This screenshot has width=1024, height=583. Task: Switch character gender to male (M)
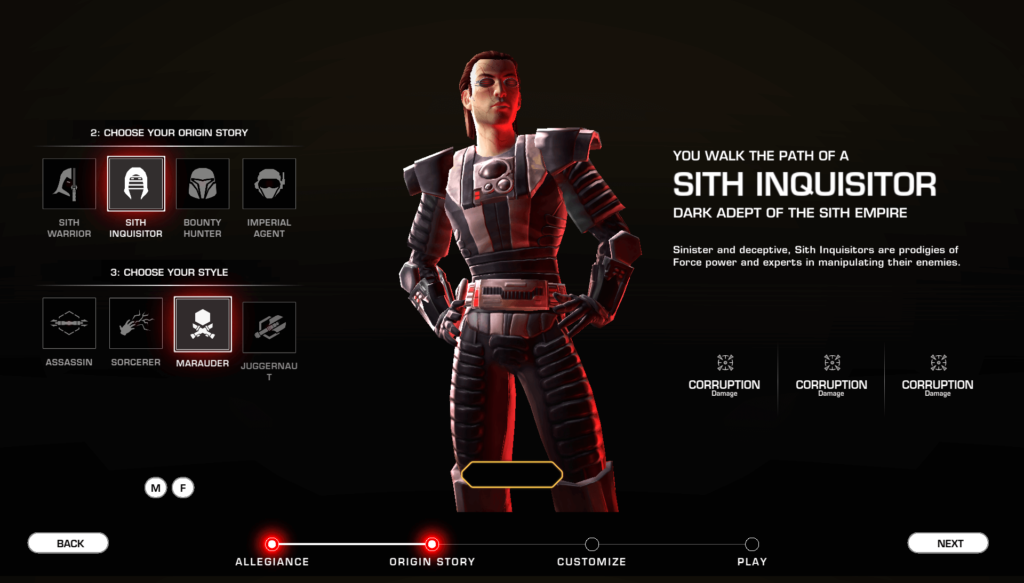155,488
